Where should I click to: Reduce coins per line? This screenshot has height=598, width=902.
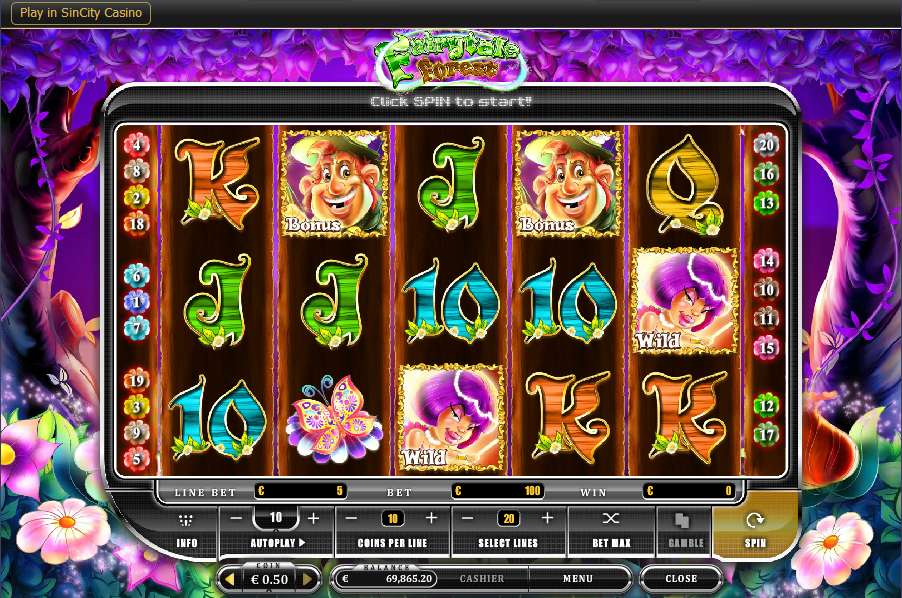[x=351, y=518]
